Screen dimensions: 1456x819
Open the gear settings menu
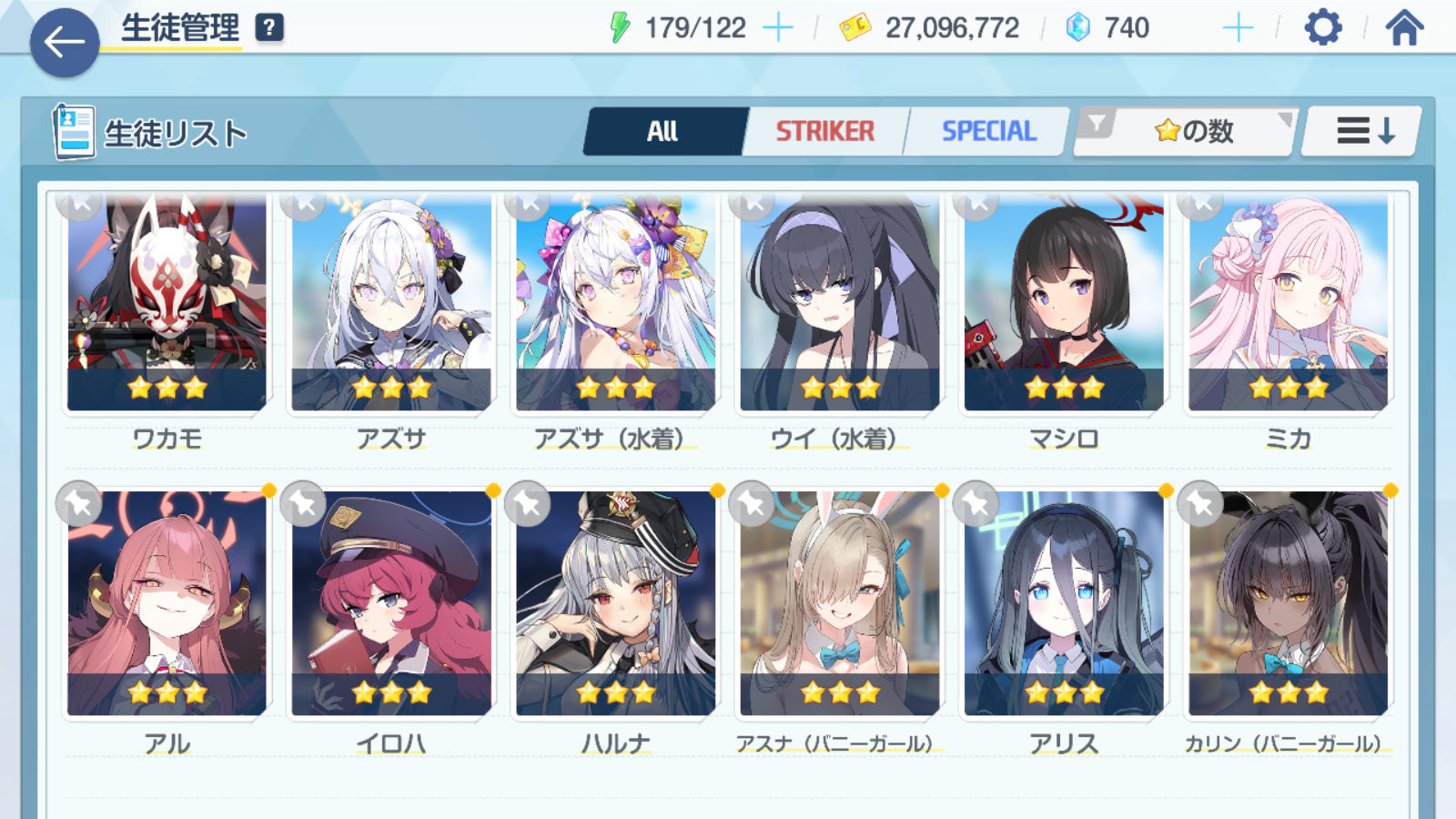click(x=1322, y=28)
